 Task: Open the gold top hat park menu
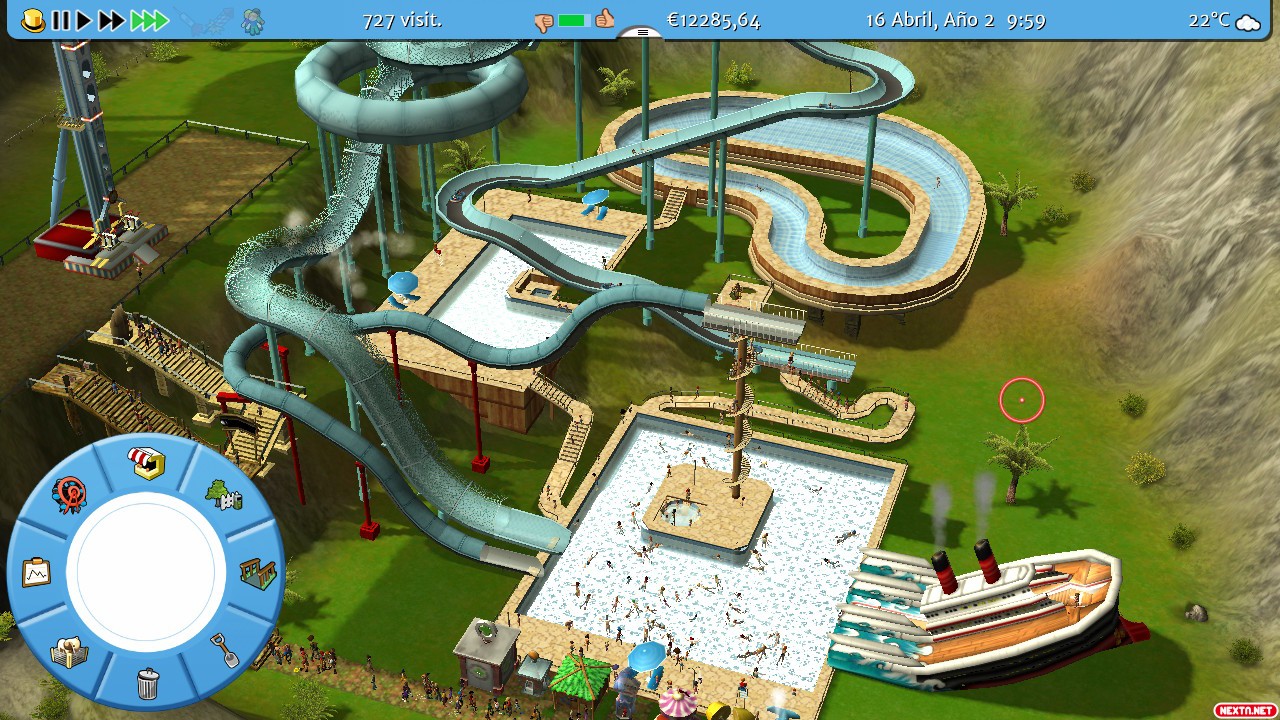(x=33, y=20)
